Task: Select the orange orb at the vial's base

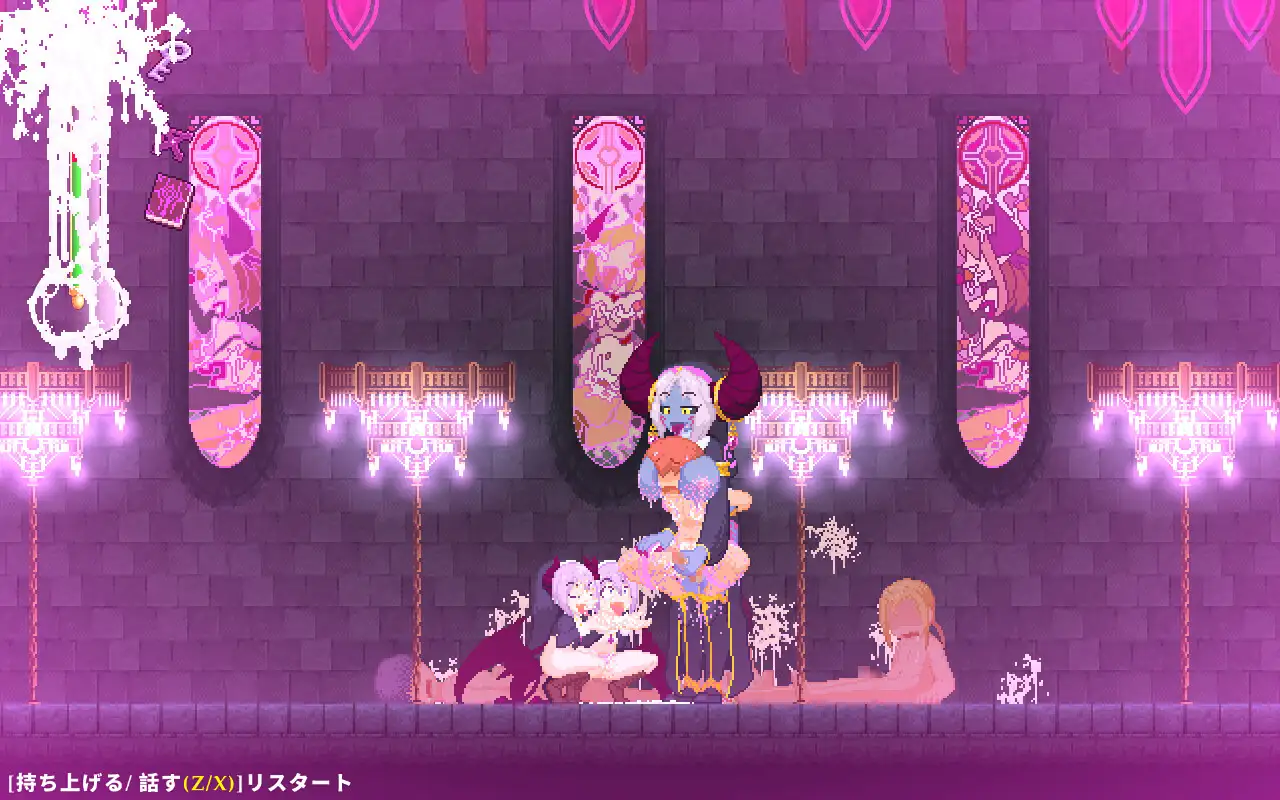Action: coord(76,297)
